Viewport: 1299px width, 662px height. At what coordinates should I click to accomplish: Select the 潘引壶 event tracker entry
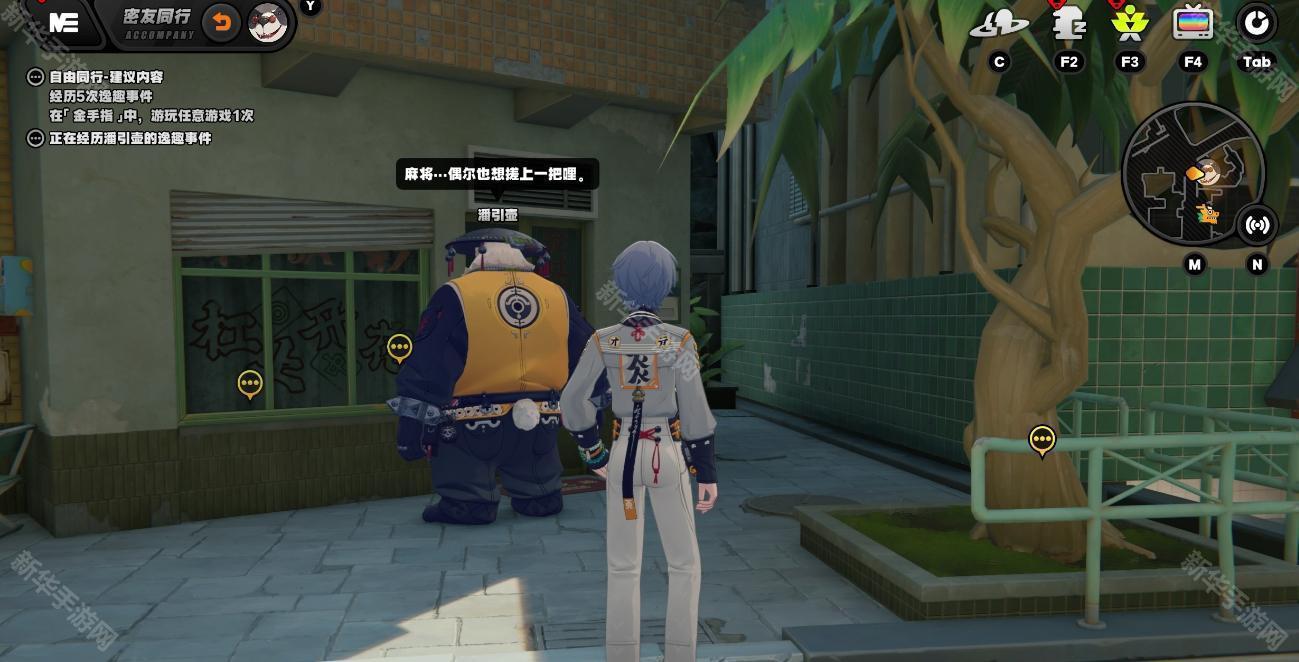click(x=130, y=139)
